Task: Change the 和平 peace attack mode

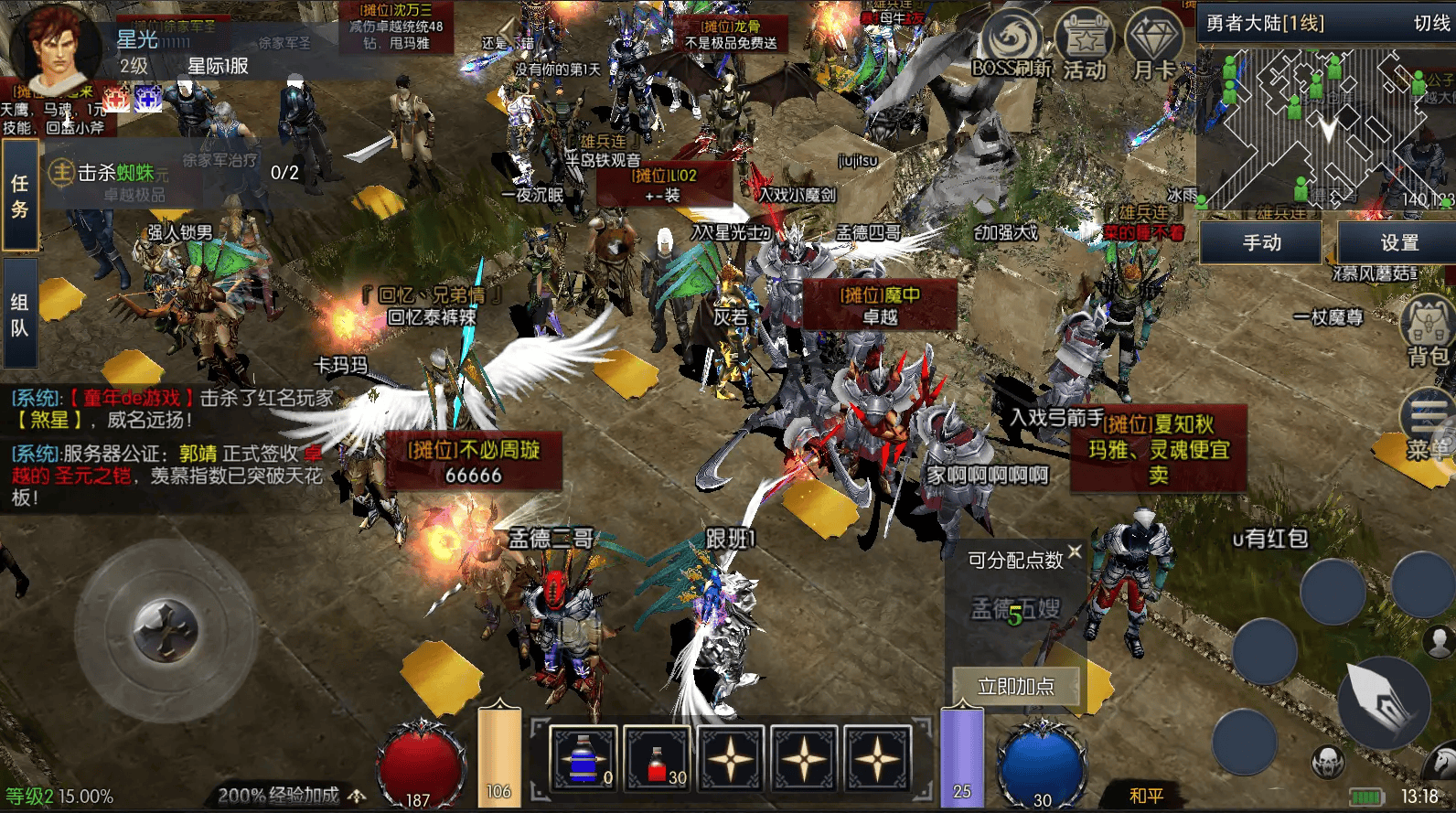Action: [x=1146, y=796]
